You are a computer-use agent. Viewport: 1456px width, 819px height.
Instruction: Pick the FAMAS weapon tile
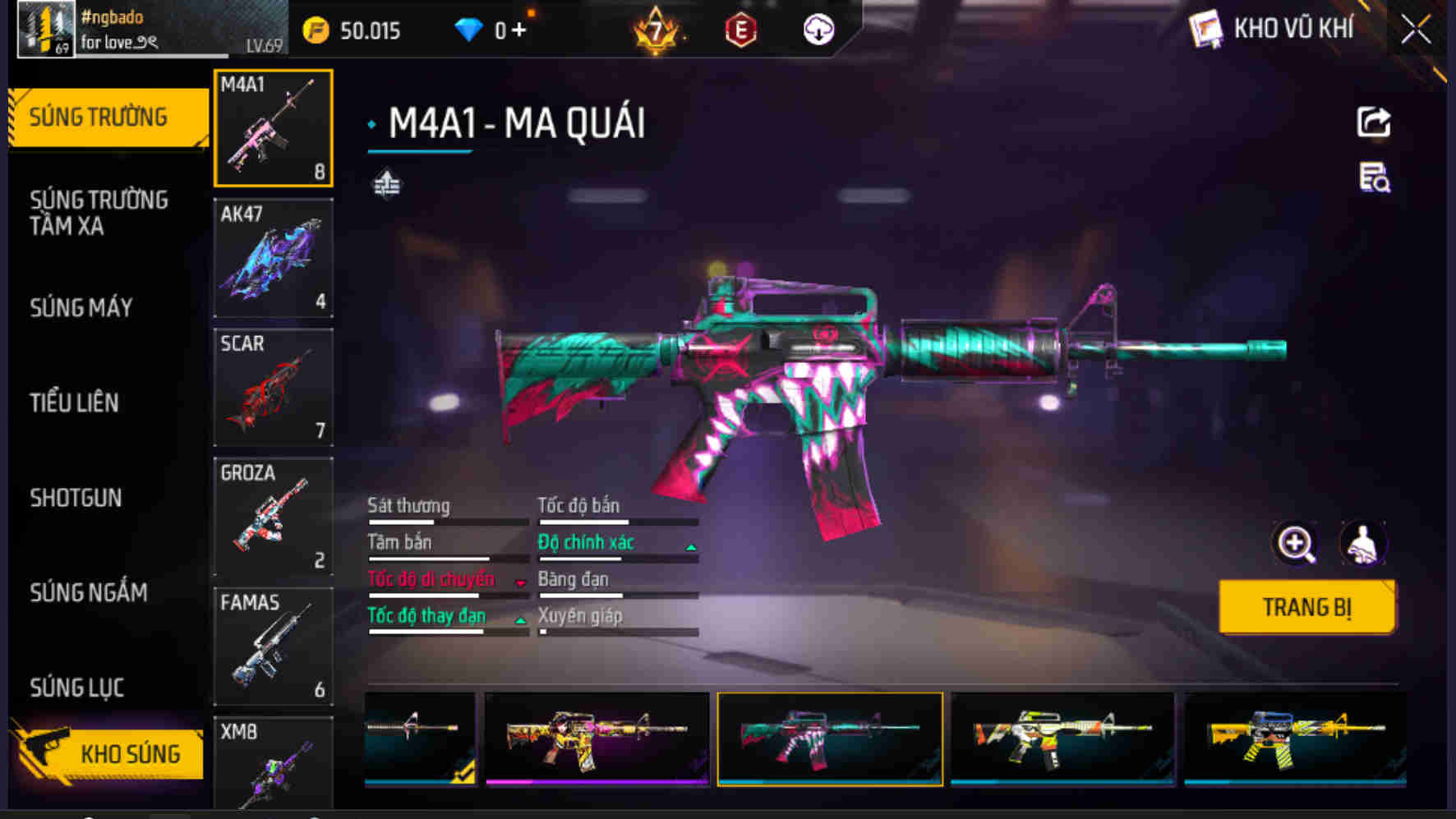[x=273, y=646]
